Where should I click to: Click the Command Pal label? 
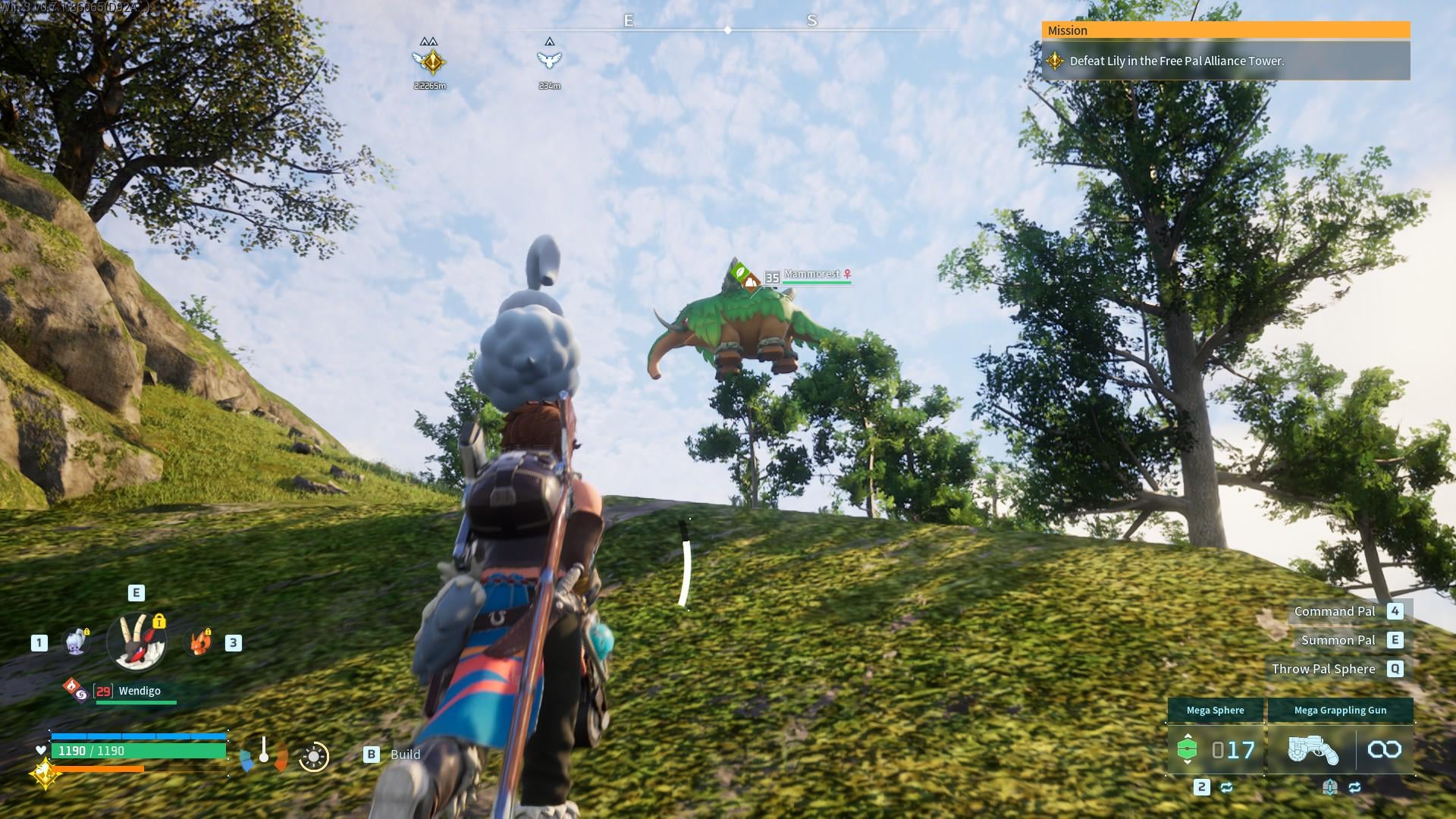coord(1334,611)
